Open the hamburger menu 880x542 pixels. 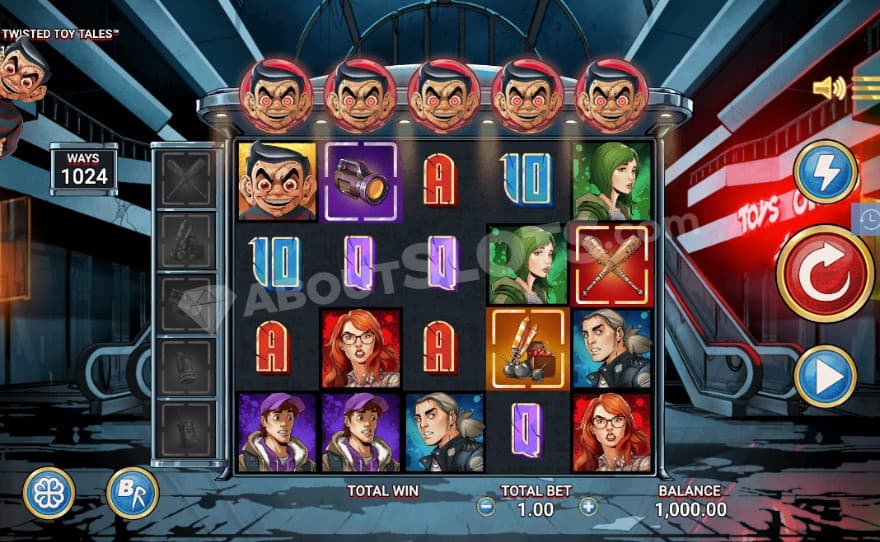coord(866,88)
